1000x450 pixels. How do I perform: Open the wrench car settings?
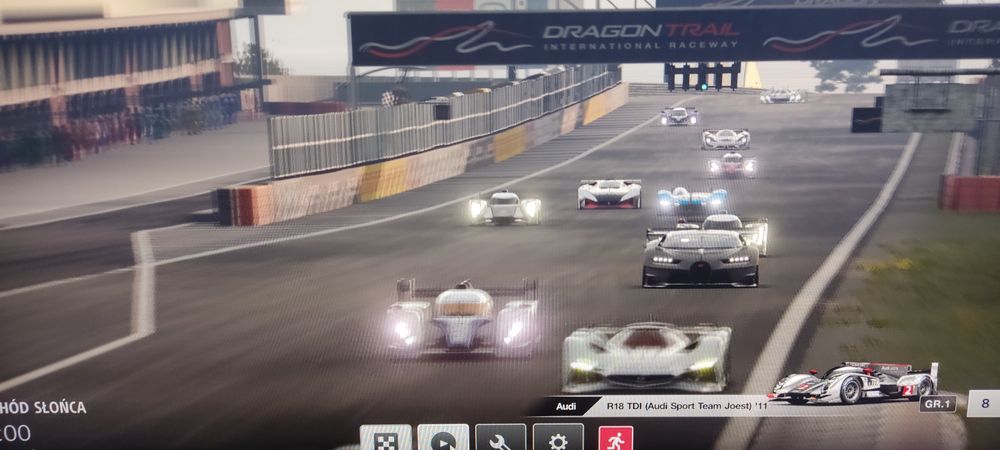point(500,439)
